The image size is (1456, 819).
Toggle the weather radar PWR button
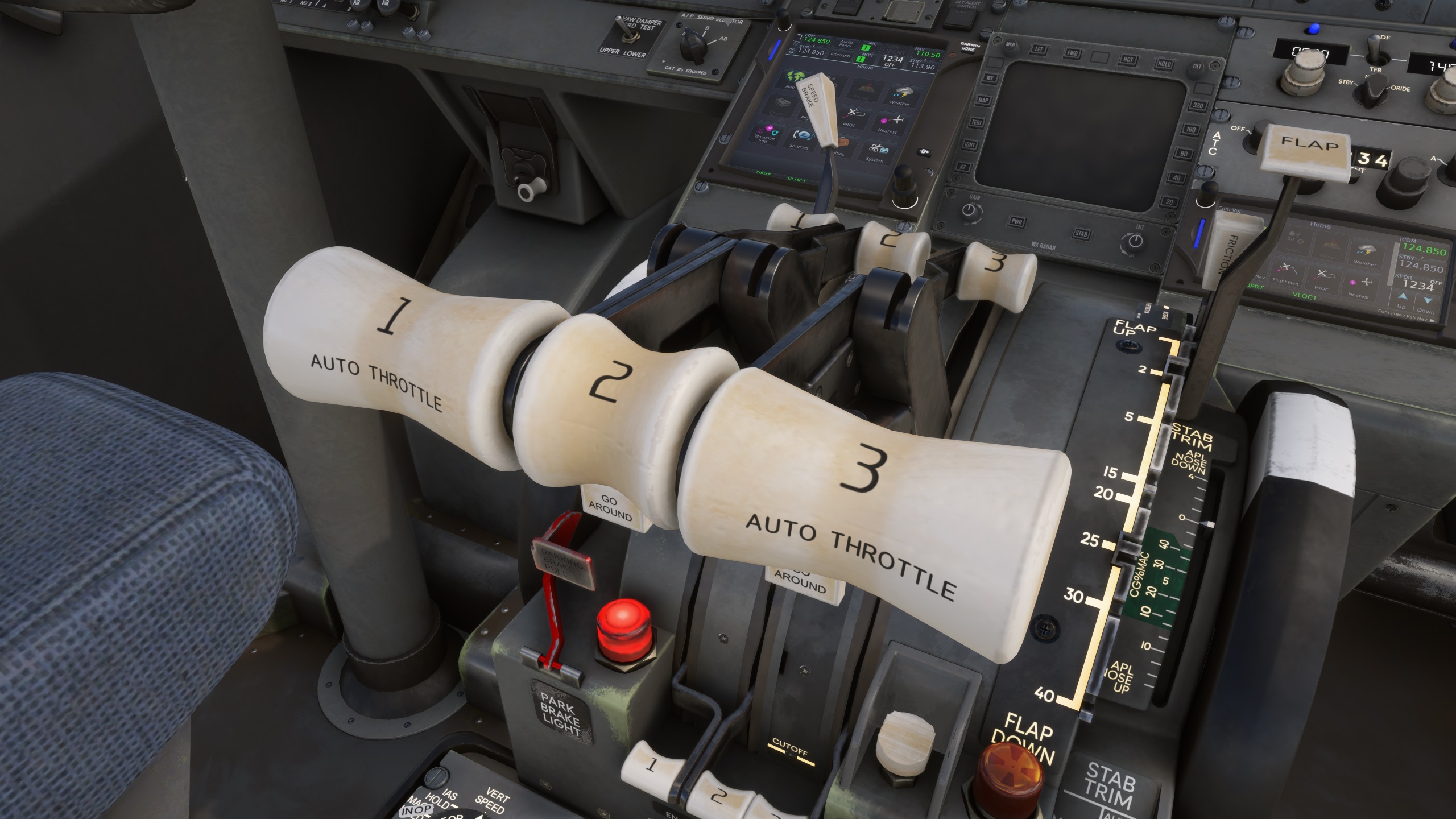pyautogui.click(x=1017, y=221)
